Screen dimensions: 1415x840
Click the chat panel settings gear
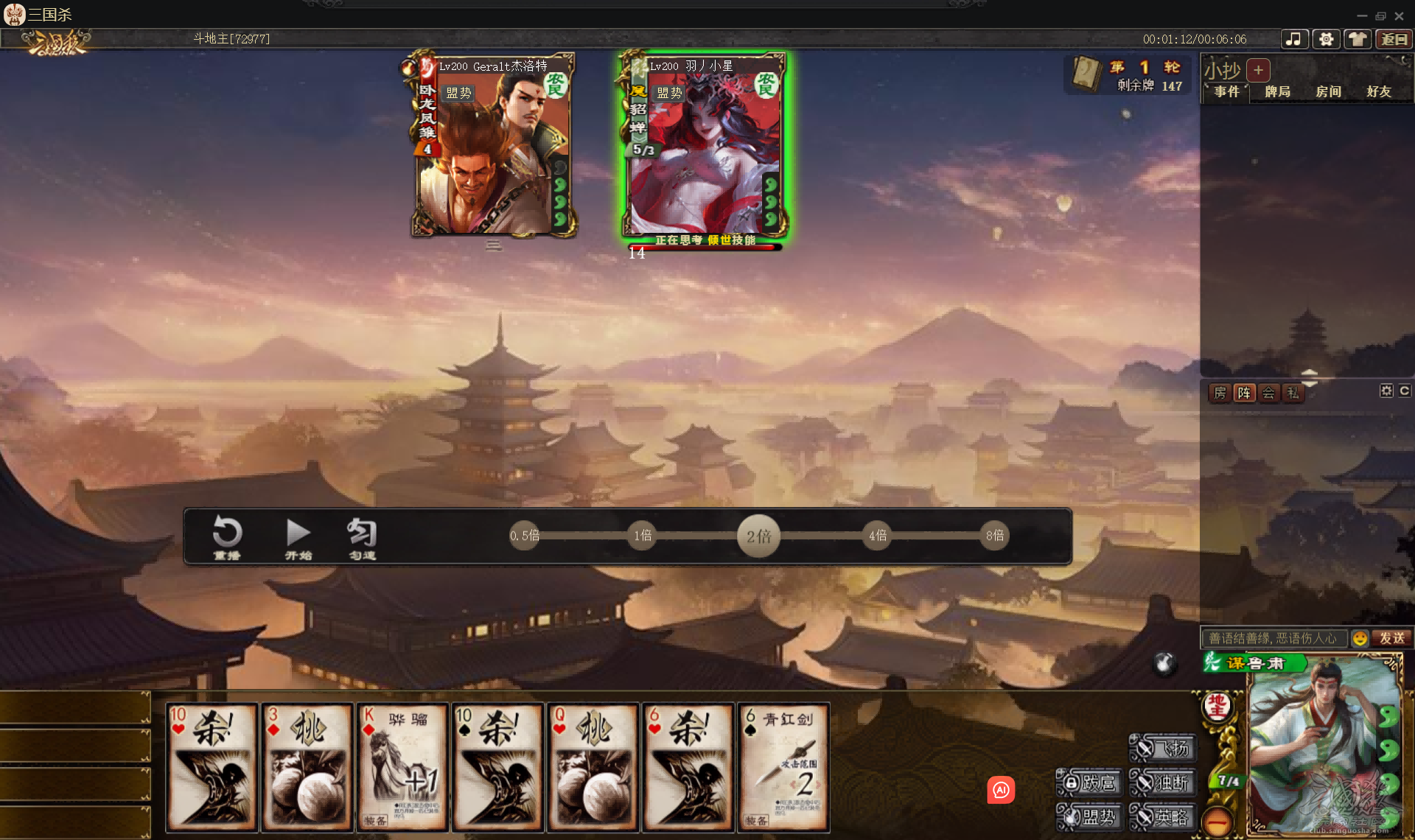point(1386,391)
